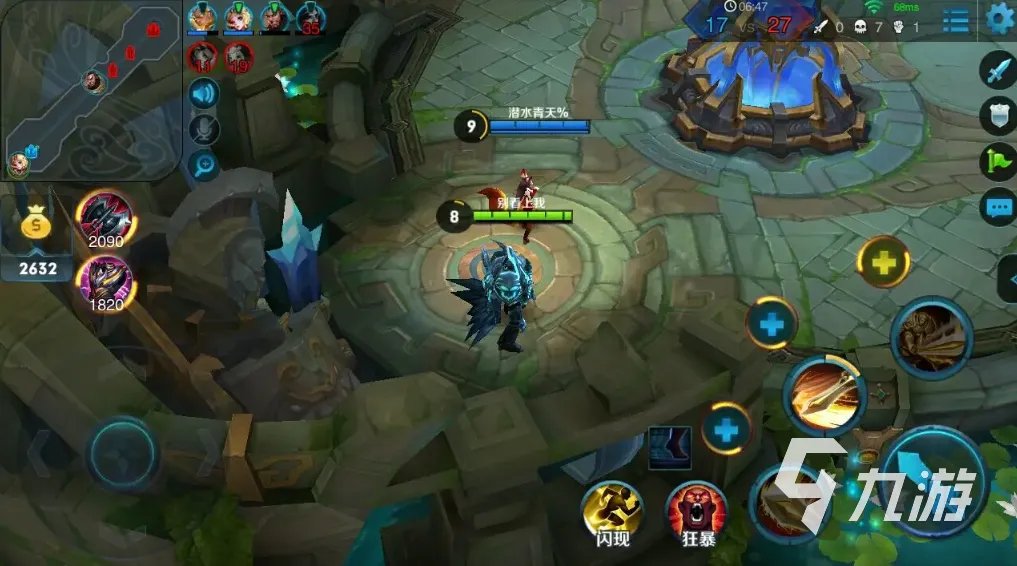Send the shield retreat signal
Screen dimensions: 1017x566
(x=999, y=116)
